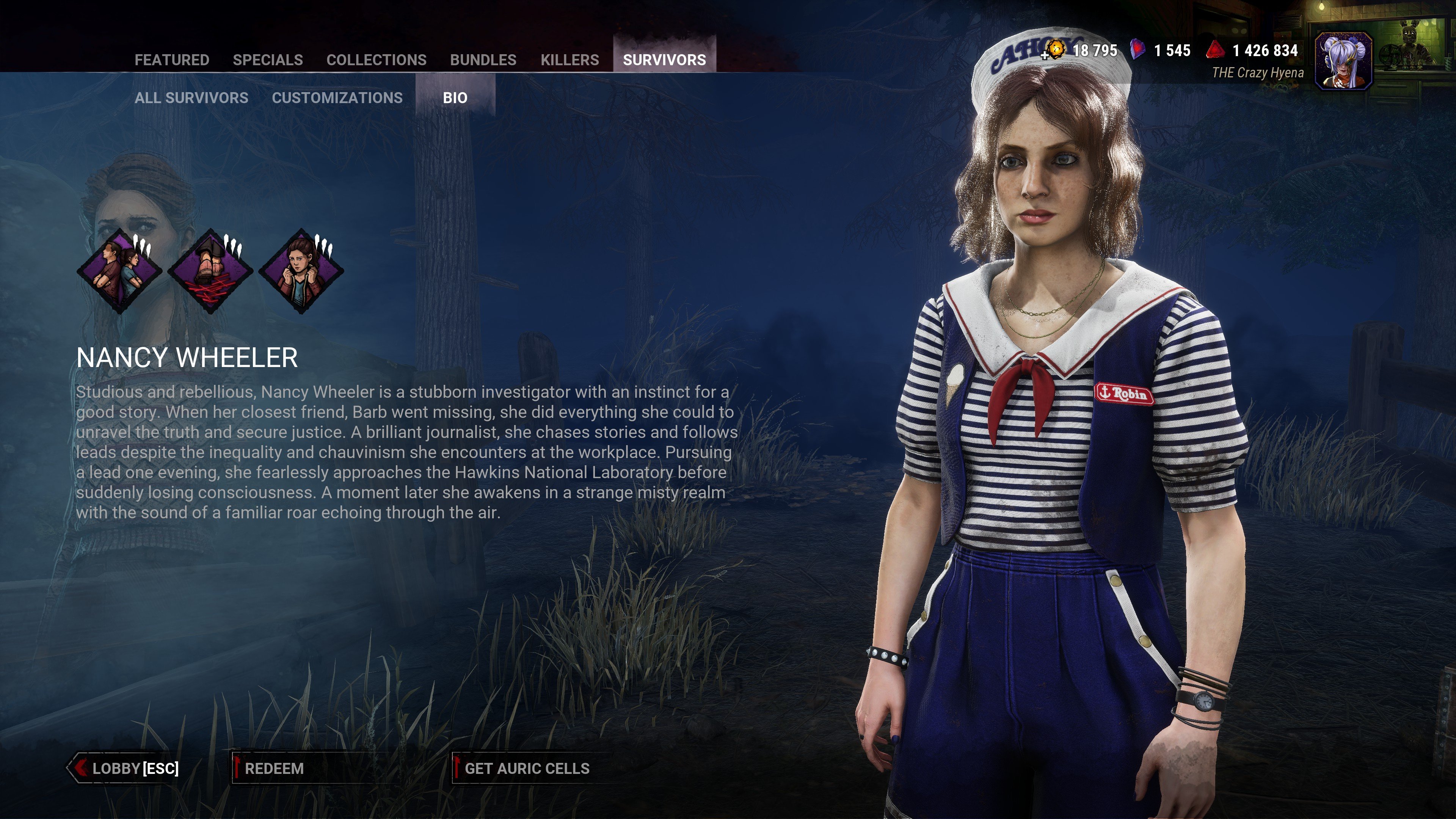The image size is (1456, 819).
Task: Open Nancy's Customizations sub-tab
Action: click(x=337, y=98)
